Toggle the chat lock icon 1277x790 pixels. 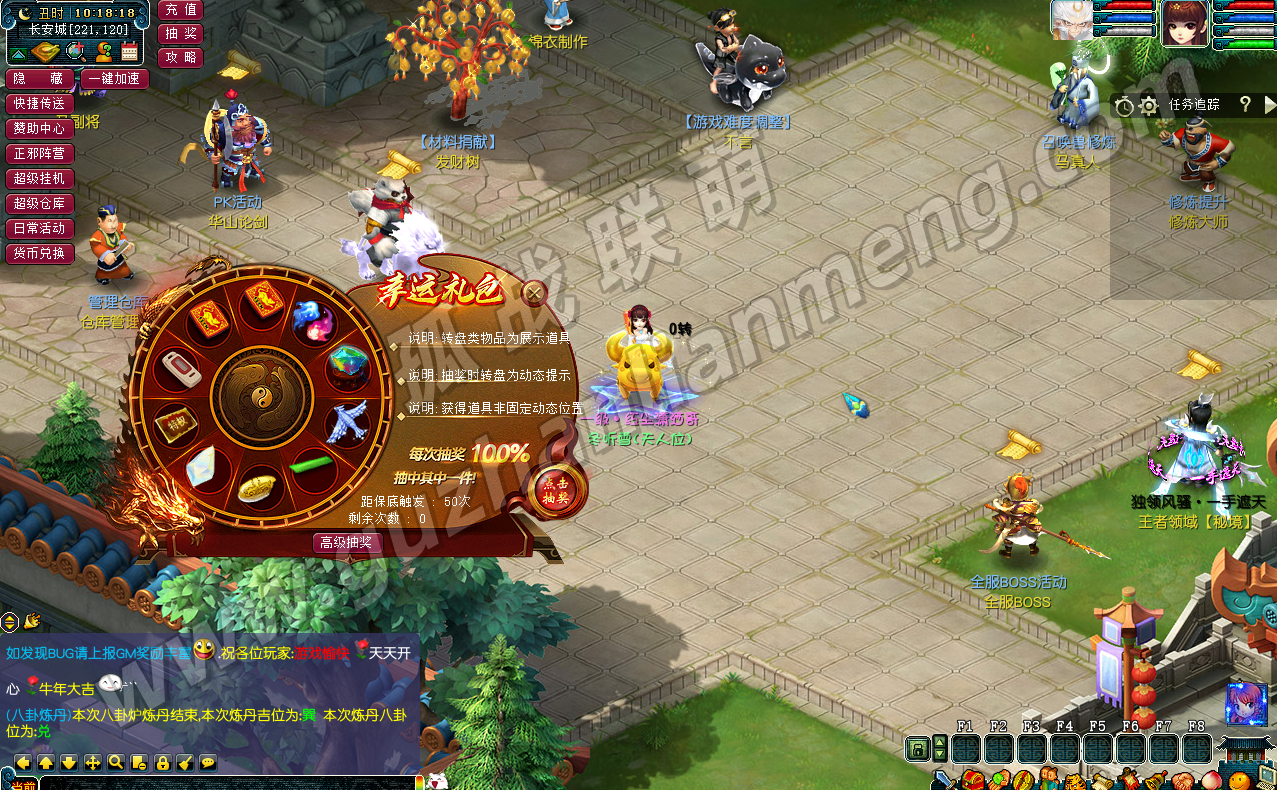coord(162,763)
